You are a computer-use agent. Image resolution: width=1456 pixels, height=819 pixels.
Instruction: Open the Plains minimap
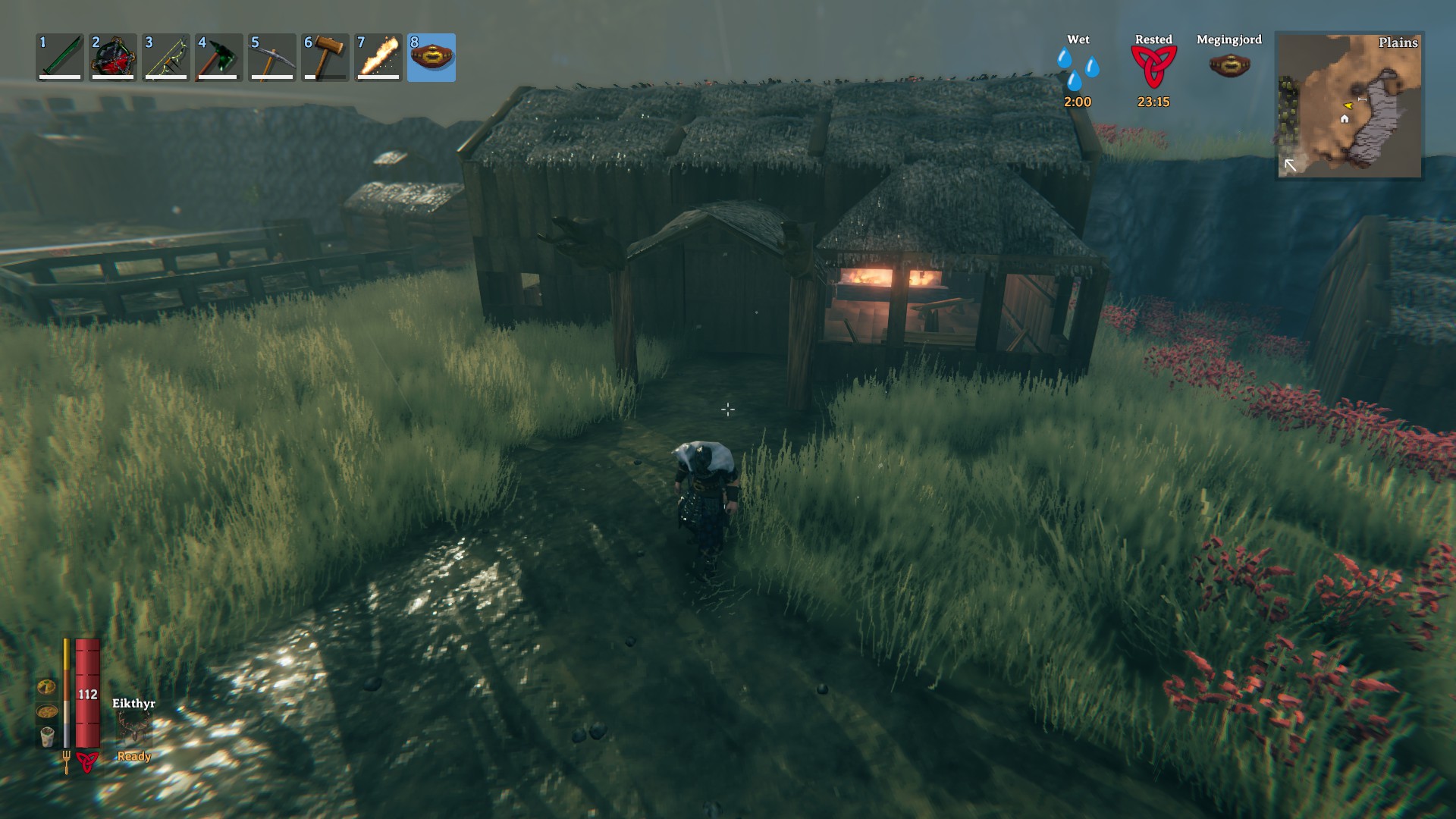pos(1350,105)
